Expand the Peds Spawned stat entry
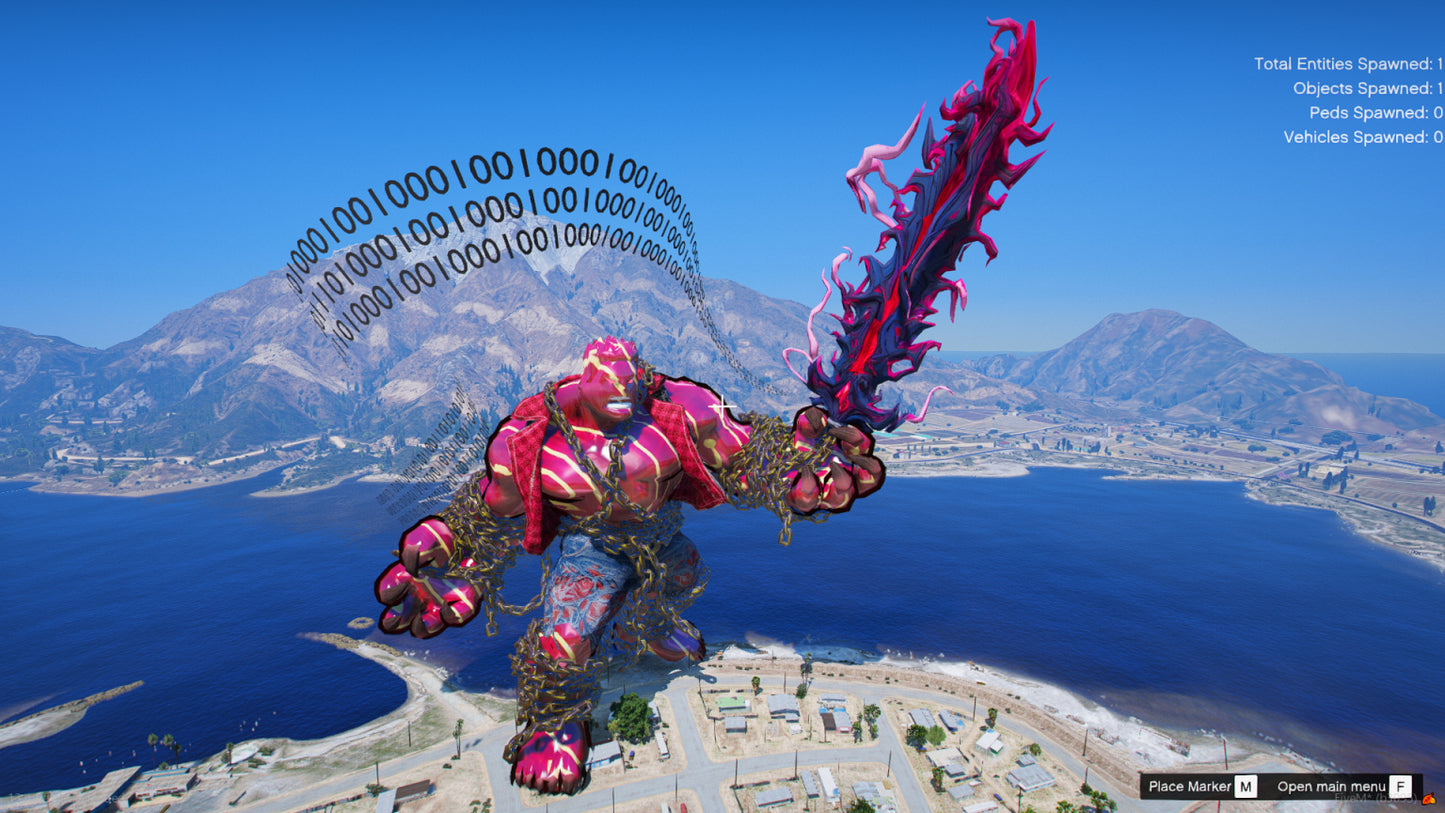Image resolution: width=1445 pixels, height=813 pixels. (x=1375, y=112)
